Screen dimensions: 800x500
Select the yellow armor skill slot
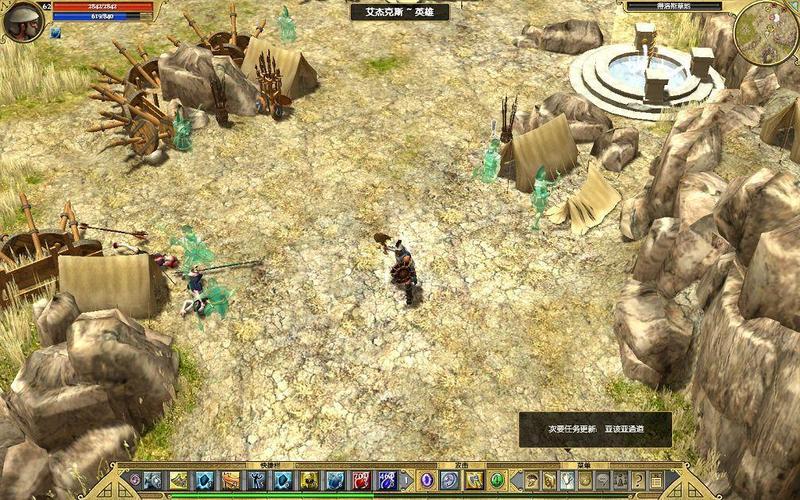coord(309,480)
